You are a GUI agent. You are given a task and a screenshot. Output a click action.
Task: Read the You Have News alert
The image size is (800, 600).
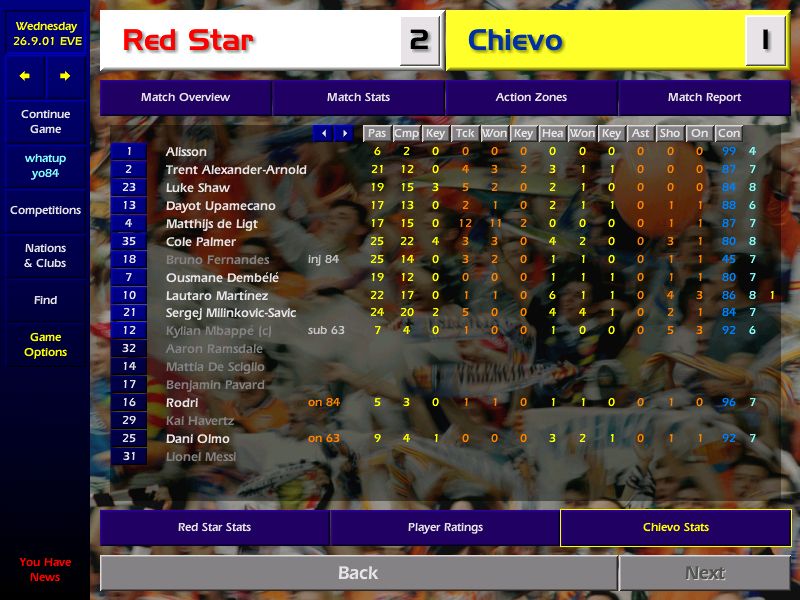(x=45, y=570)
